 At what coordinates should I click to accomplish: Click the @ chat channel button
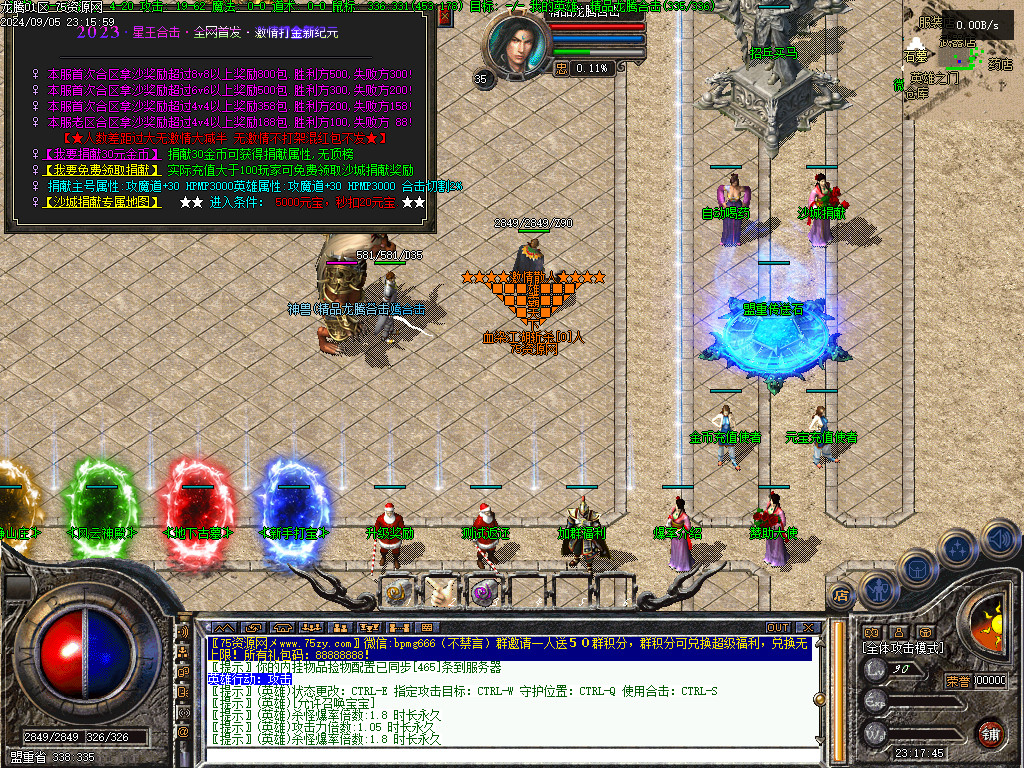(x=183, y=732)
